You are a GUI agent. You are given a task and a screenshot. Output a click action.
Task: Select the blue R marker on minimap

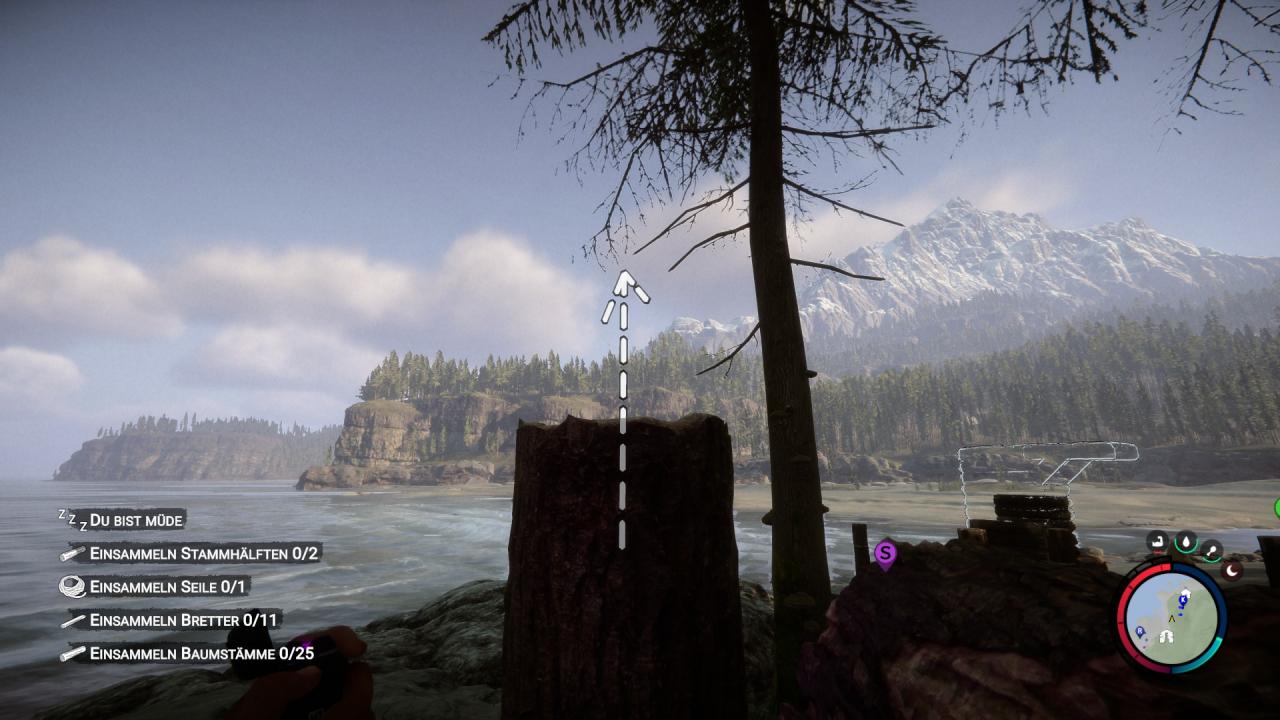(1141, 632)
